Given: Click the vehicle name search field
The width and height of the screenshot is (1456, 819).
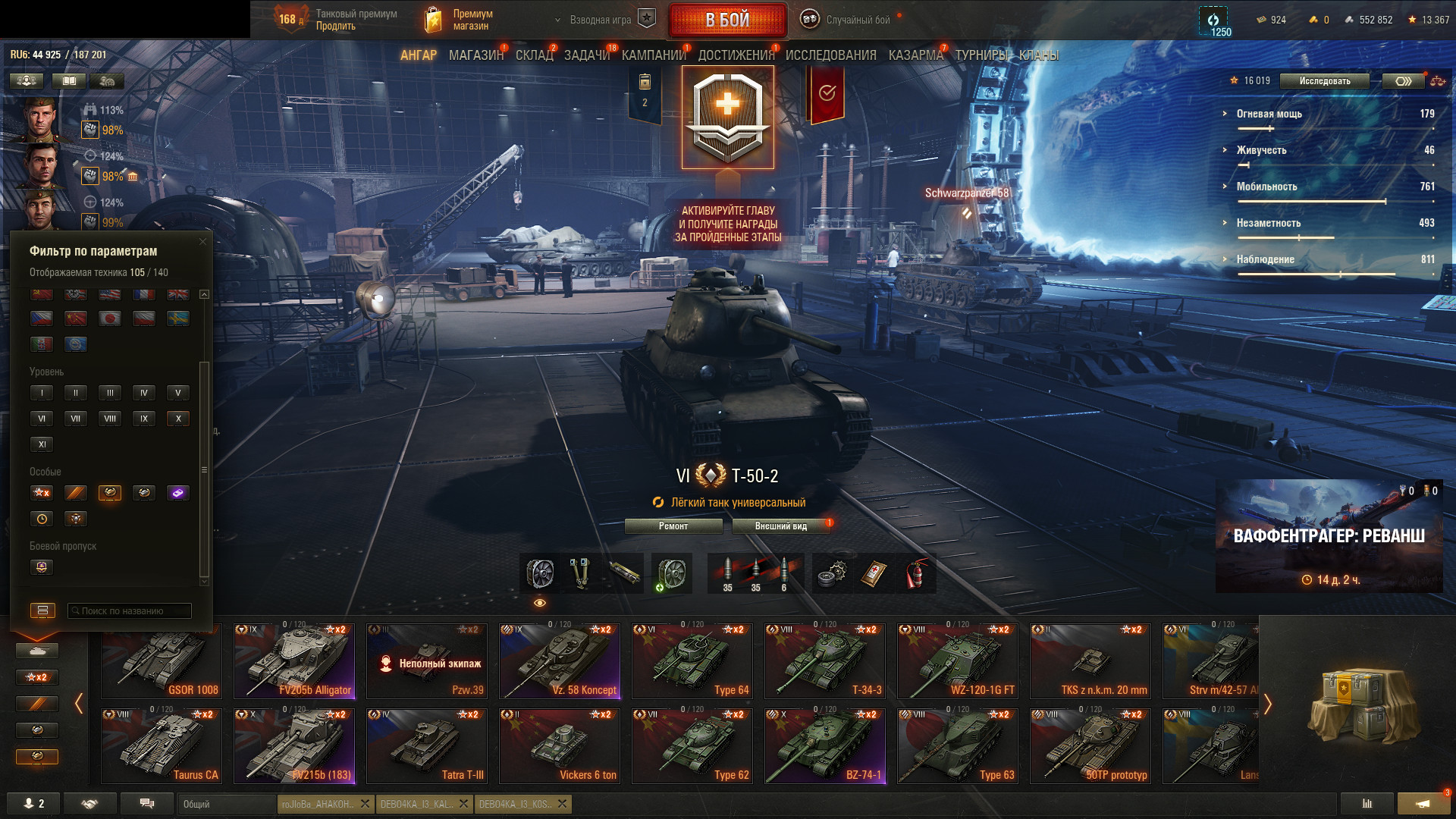Looking at the screenshot, I should point(130,610).
